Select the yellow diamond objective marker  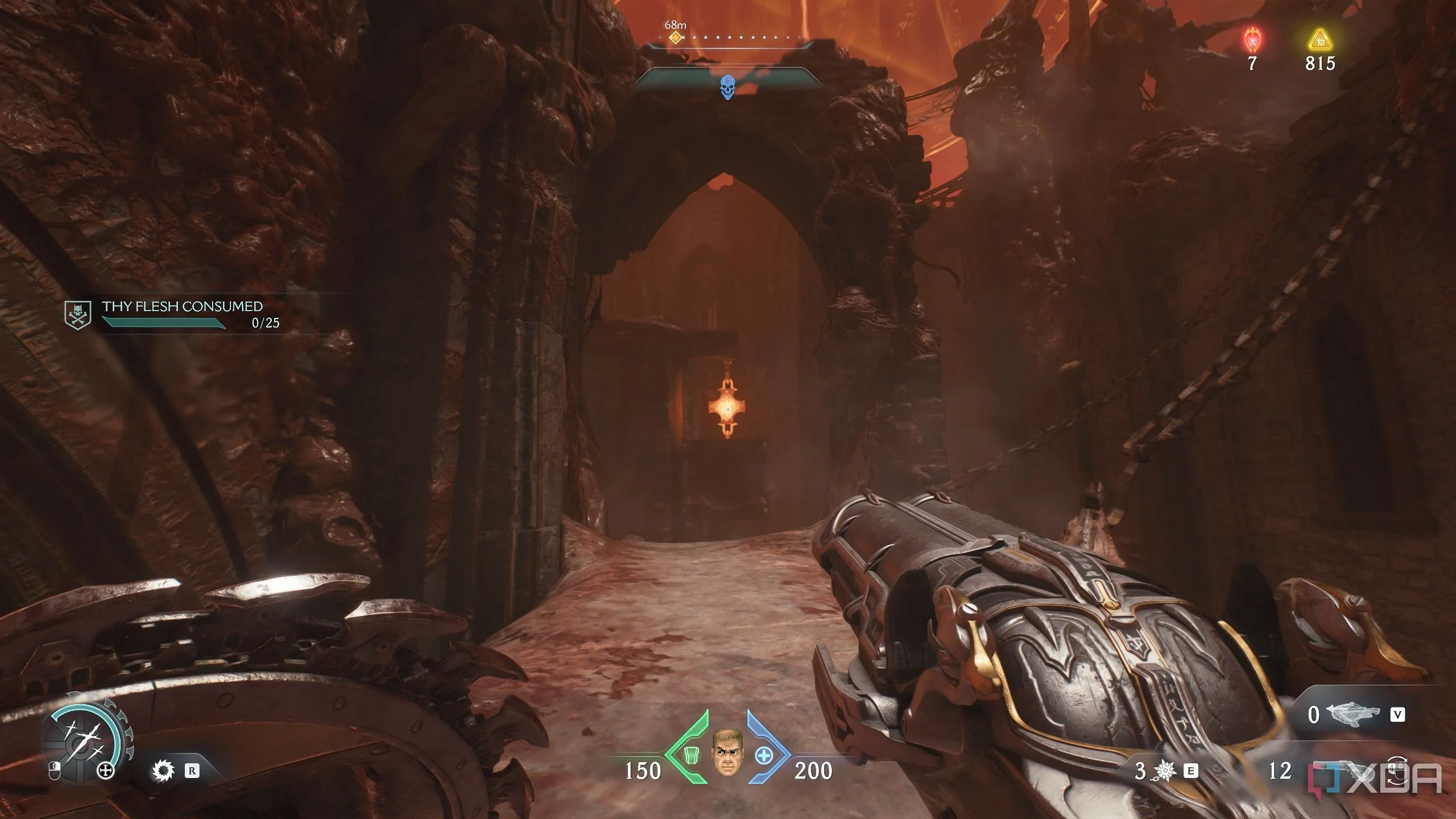pos(675,38)
